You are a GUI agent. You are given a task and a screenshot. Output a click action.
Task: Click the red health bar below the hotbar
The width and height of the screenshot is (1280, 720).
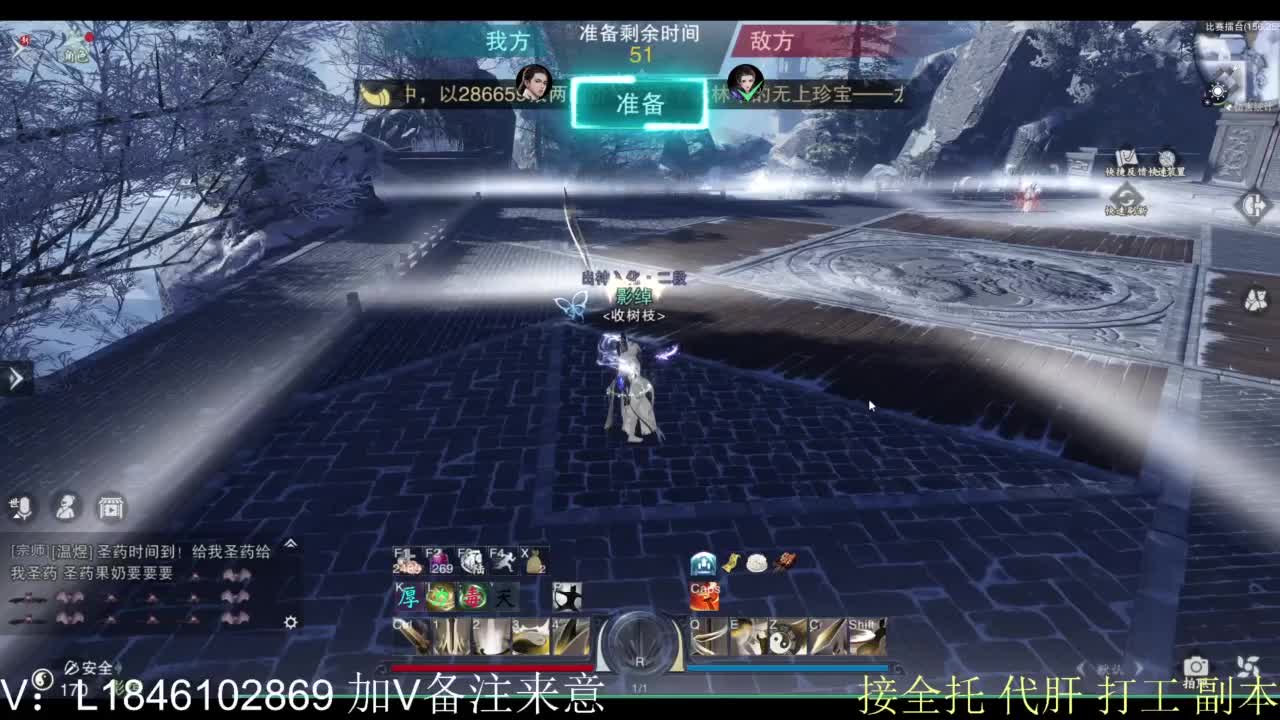click(491, 667)
